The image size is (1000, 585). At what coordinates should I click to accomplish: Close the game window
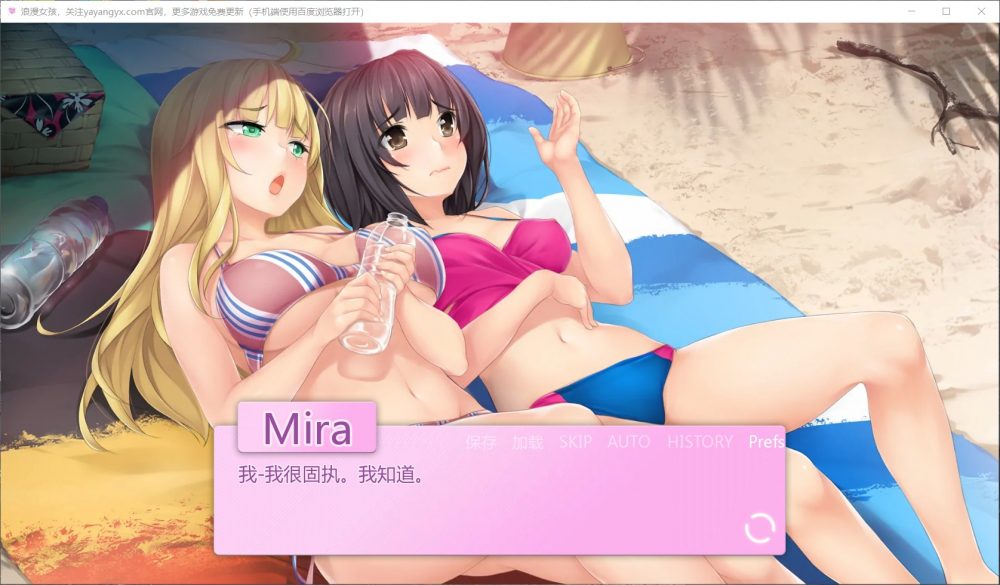[x=979, y=11]
